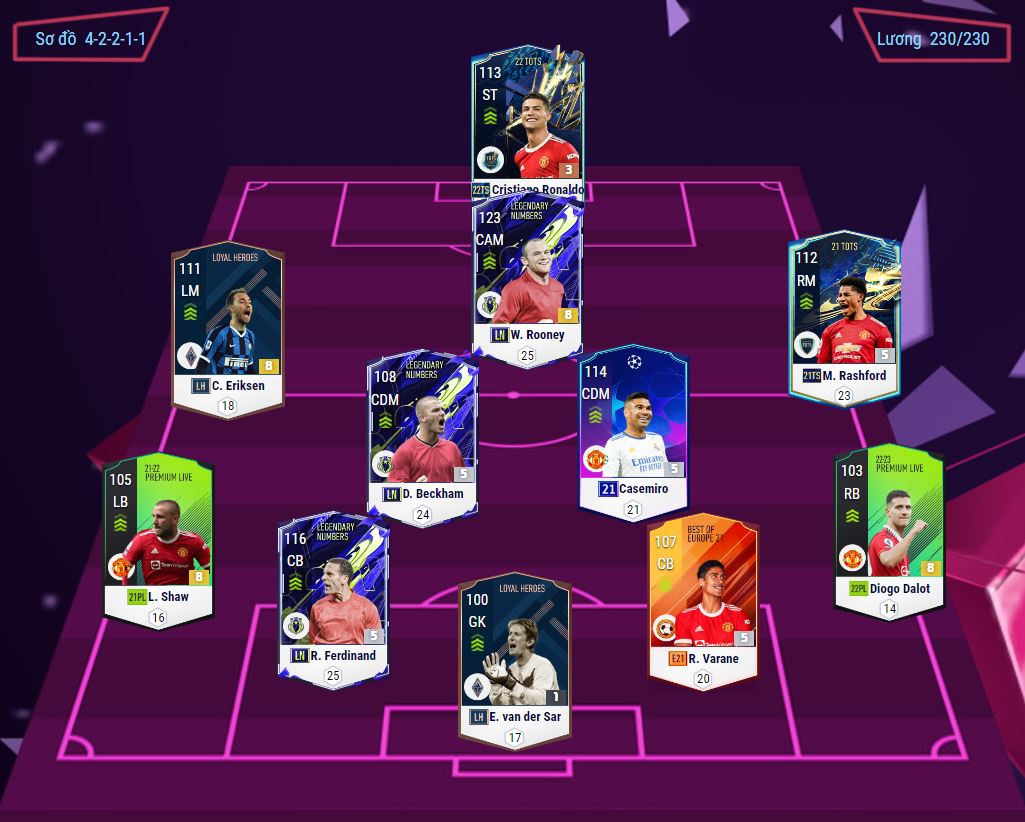Pick the C. Eriksen LM card
1025x822 pixels.
228,325
